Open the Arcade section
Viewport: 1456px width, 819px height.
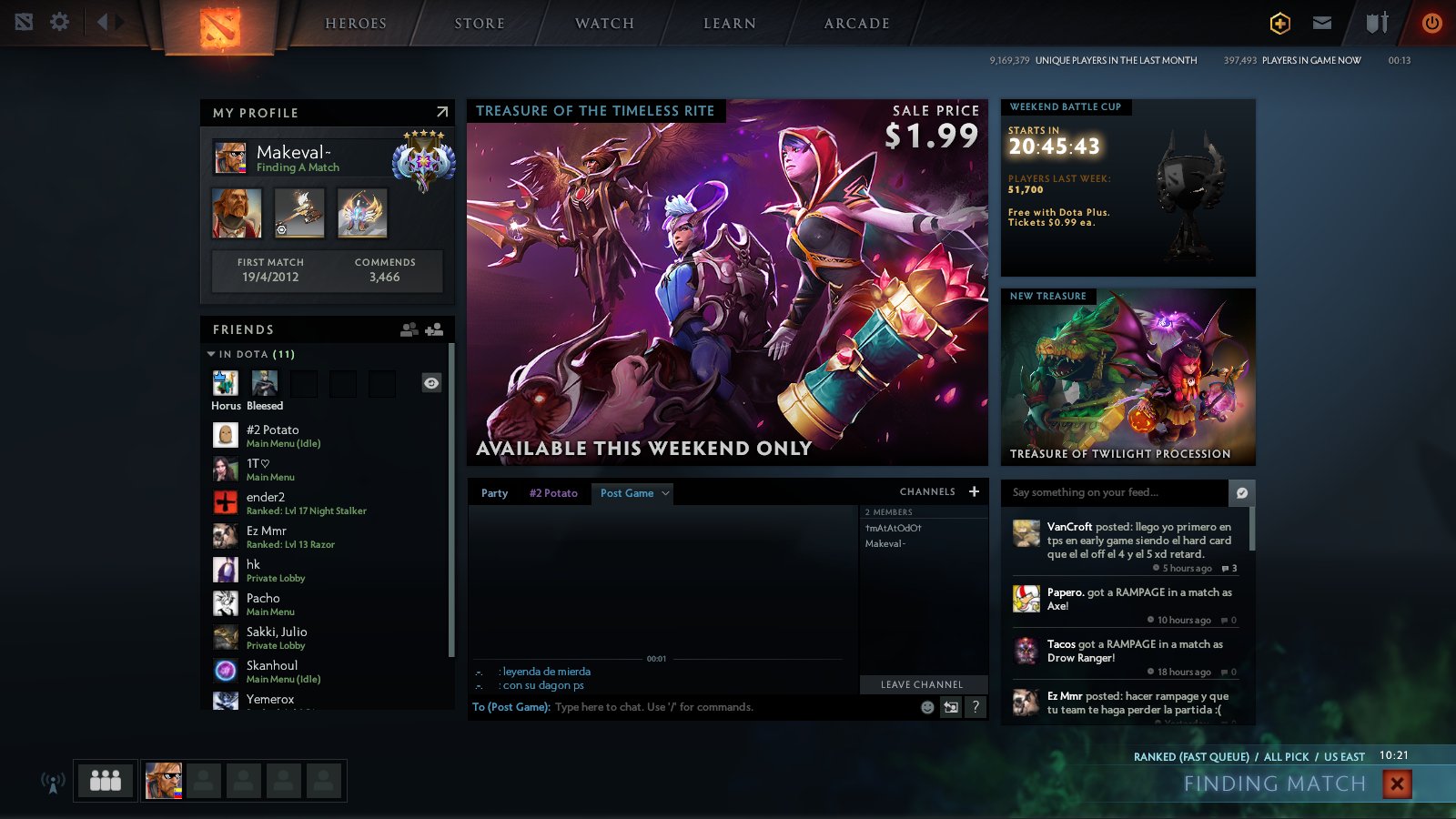pos(856,24)
